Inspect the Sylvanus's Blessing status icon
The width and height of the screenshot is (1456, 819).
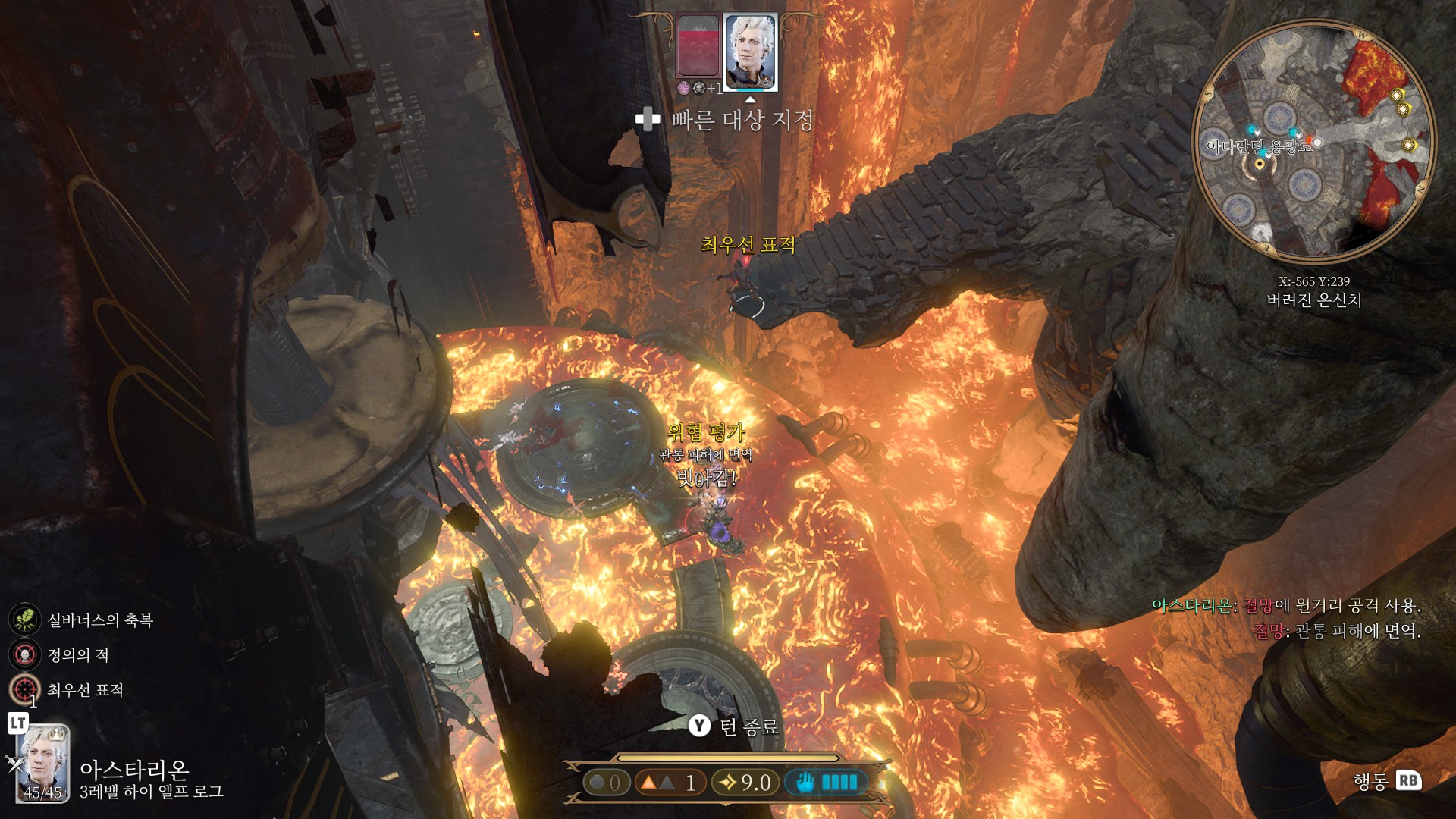[24, 620]
